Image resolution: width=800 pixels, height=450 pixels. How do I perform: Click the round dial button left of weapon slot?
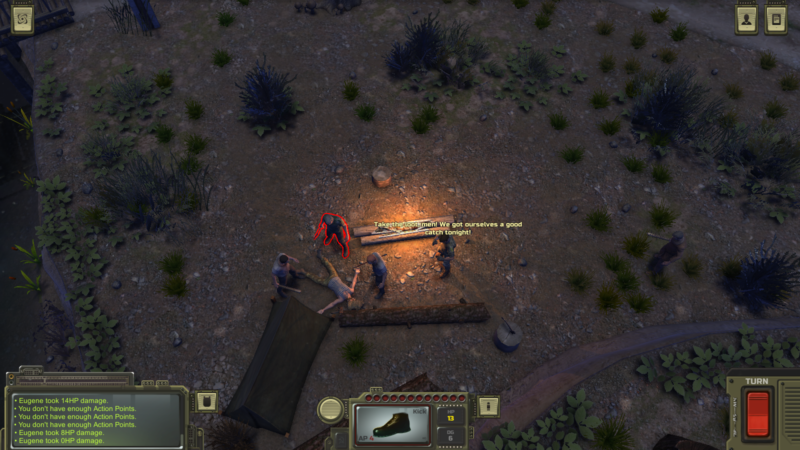330,409
